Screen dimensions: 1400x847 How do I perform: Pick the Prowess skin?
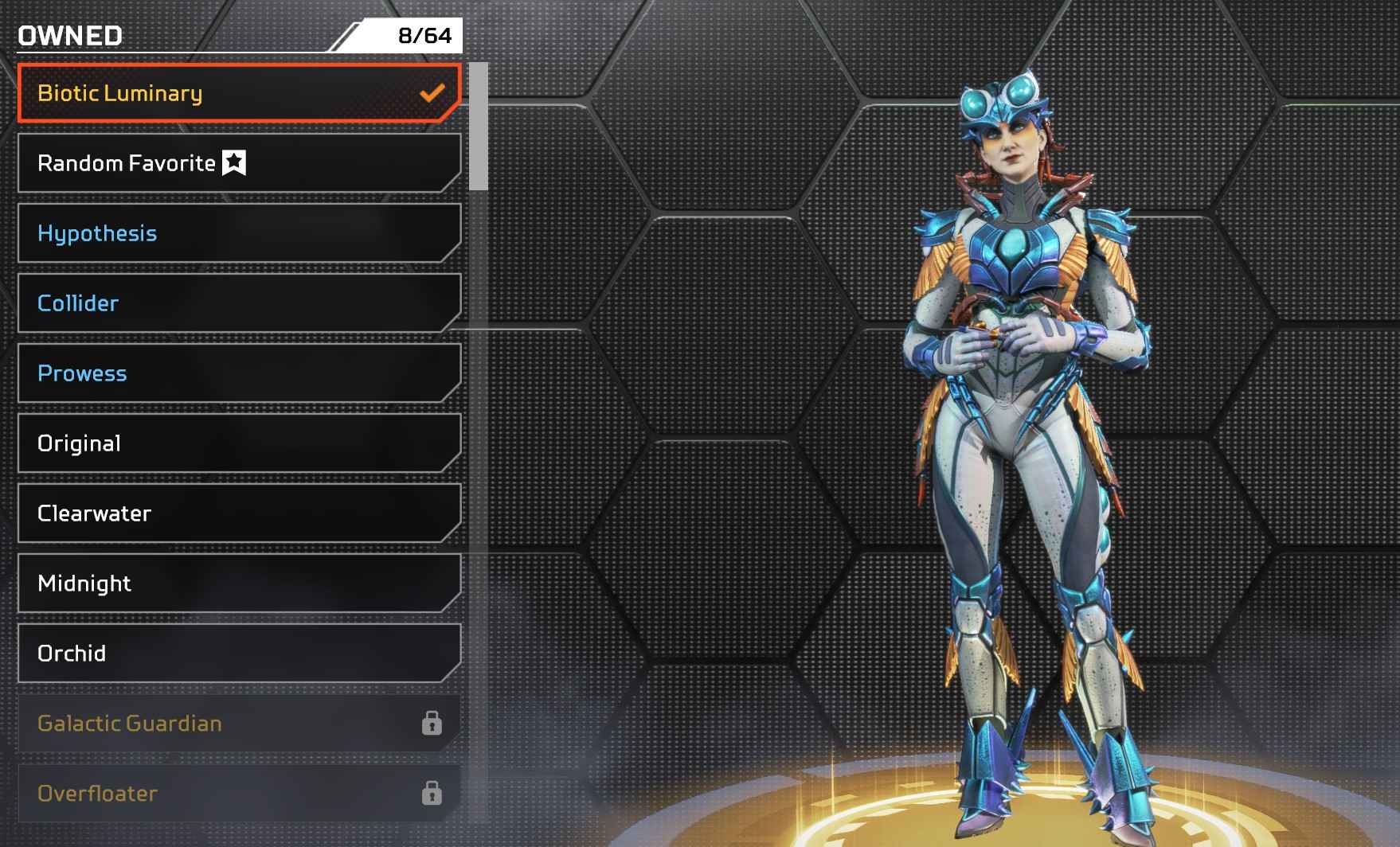tap(239, 373)
